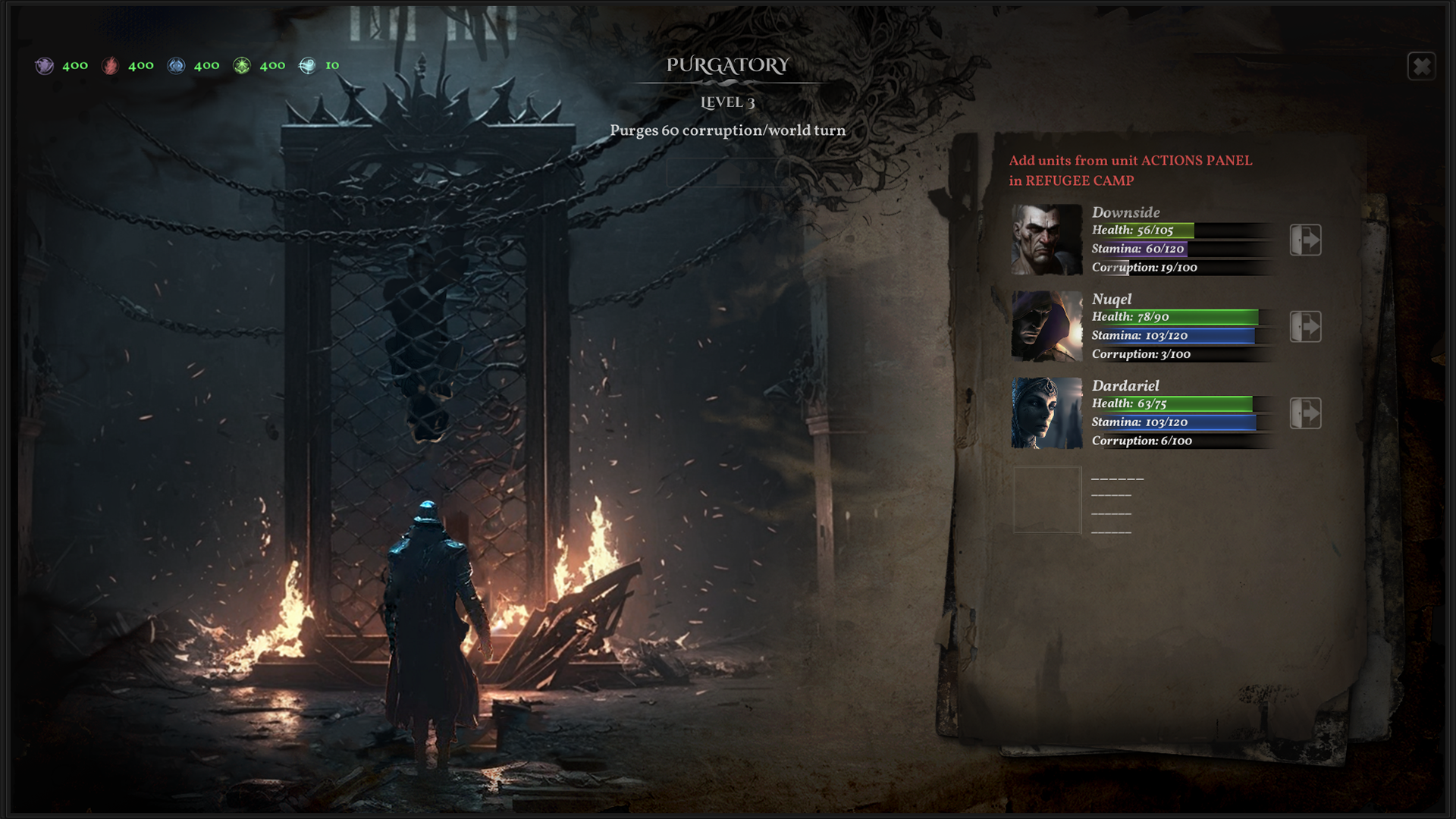Click the purple resource icon
The width and height of the screenshot is (1456, 819).
(44, 65)
